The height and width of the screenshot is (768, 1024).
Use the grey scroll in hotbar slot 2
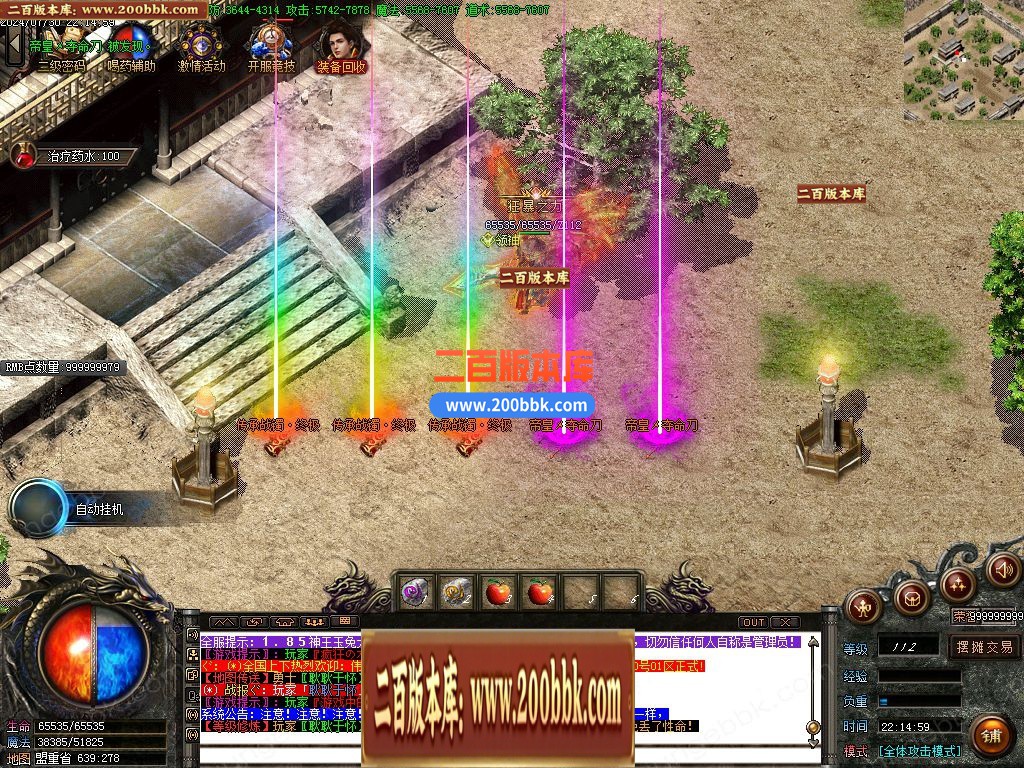tap(456, 592)
